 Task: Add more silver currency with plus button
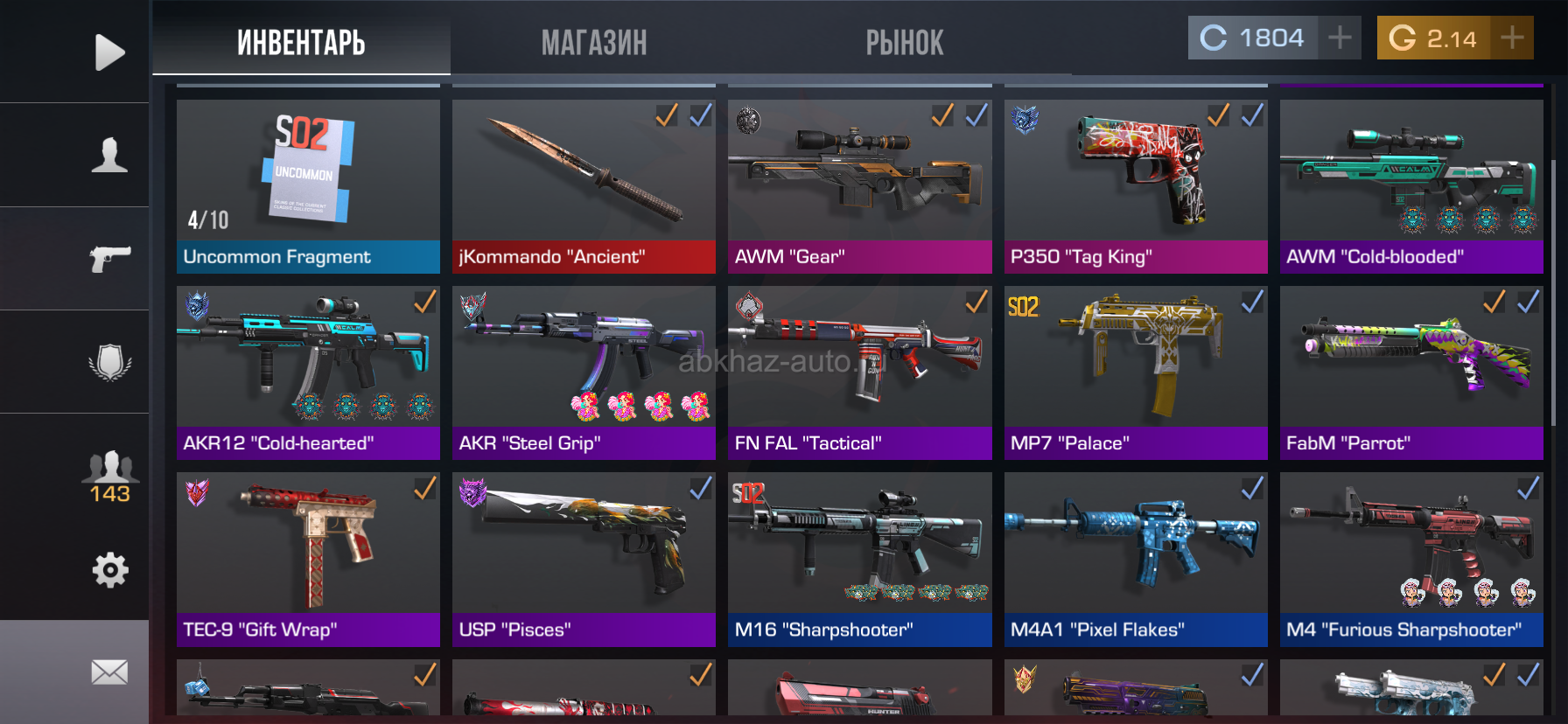click(x=1340, y=38)
